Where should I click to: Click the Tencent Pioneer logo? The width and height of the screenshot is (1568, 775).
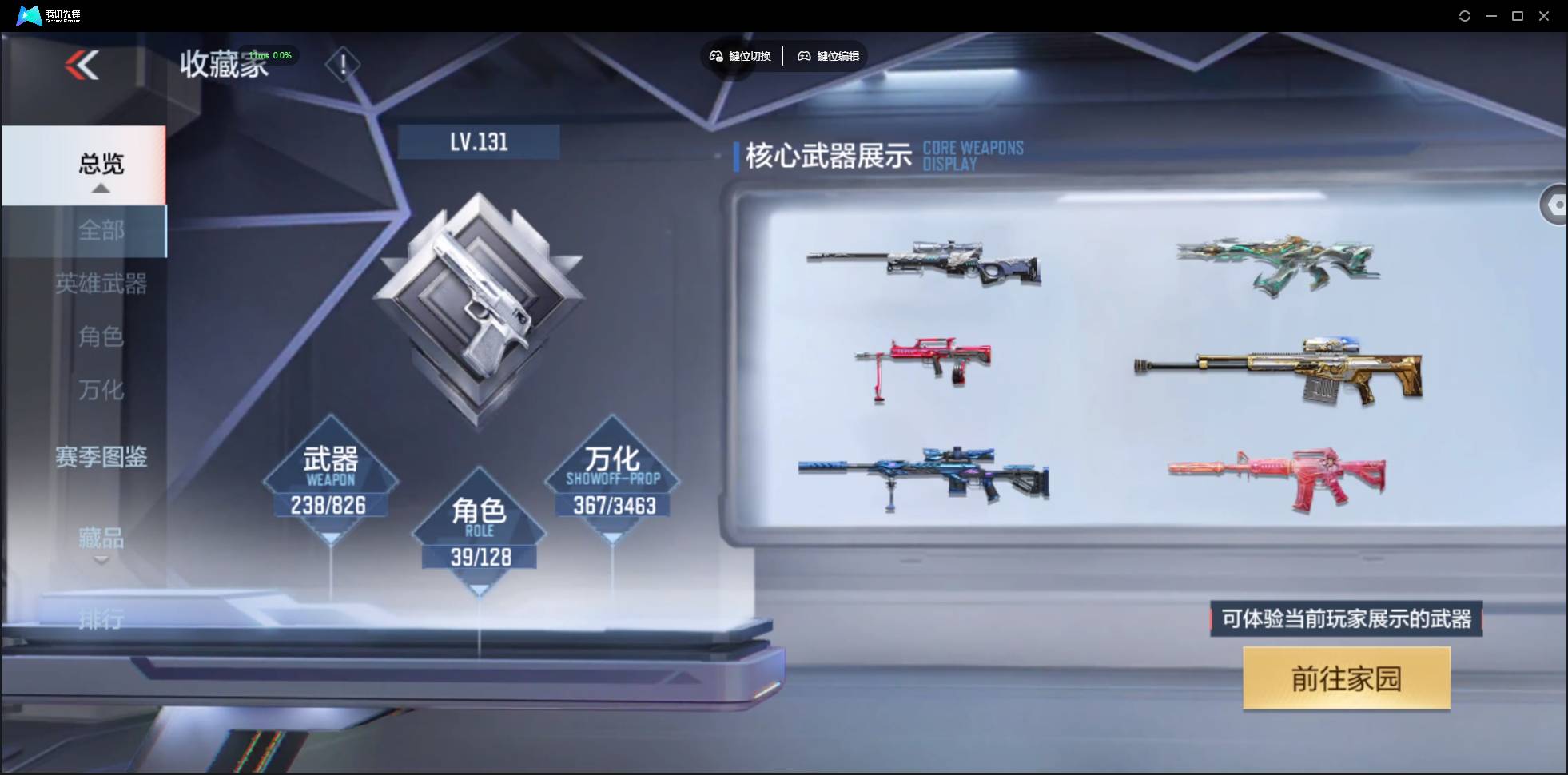pyautogui.click(x=29, y=14)
